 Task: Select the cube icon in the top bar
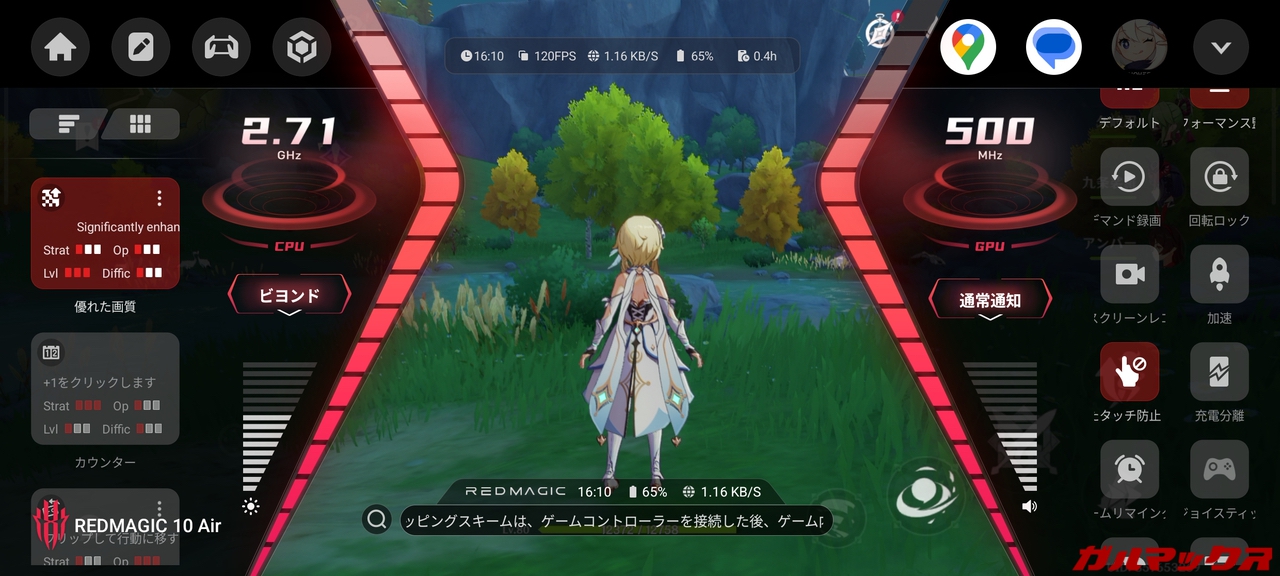pyautogui.click(x=302, y=47)
